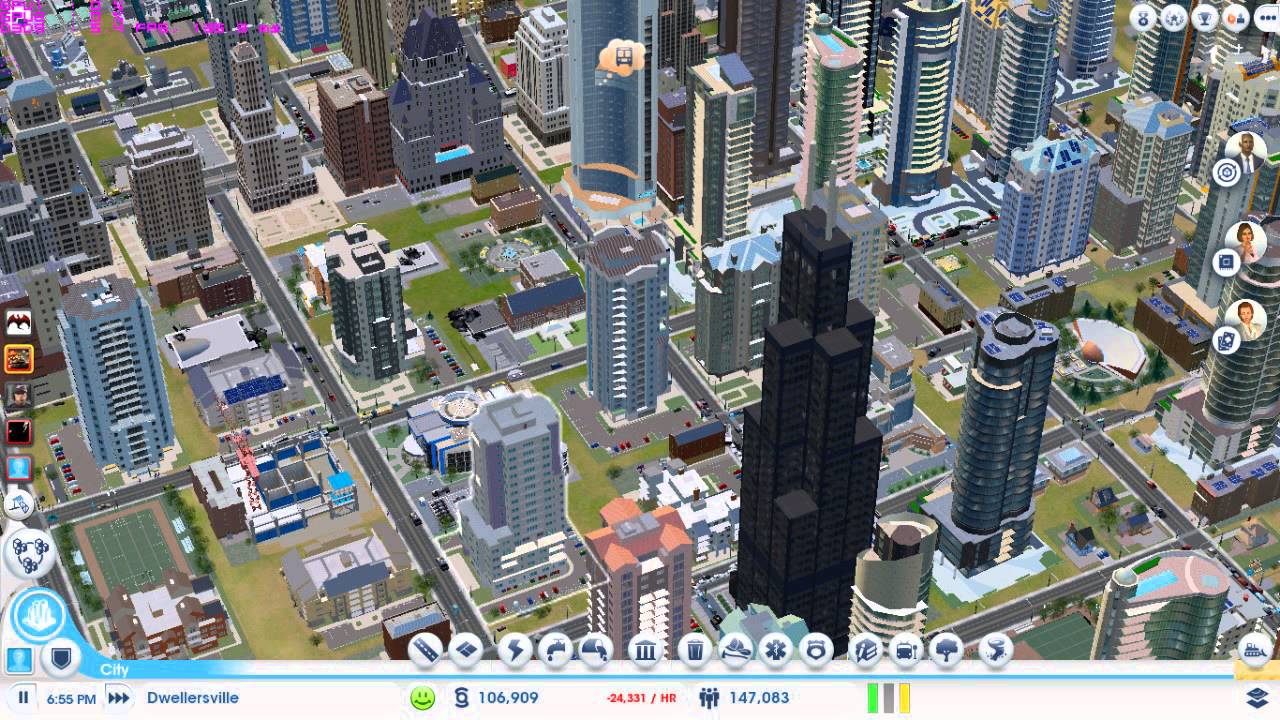Expand the Zoning tool options
Viewport: 1280px width, 720px height.
(x=467, y=650)
